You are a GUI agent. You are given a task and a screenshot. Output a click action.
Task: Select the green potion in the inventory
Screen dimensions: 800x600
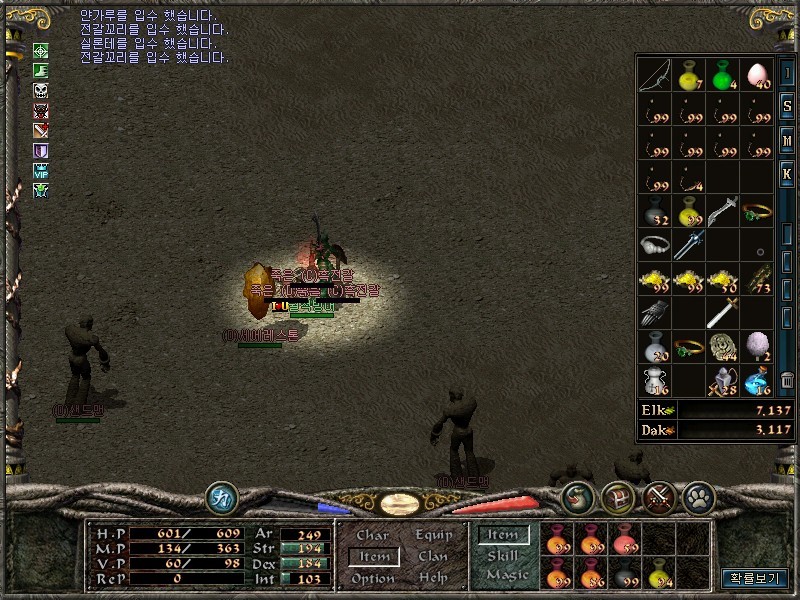tap(722, 75)
